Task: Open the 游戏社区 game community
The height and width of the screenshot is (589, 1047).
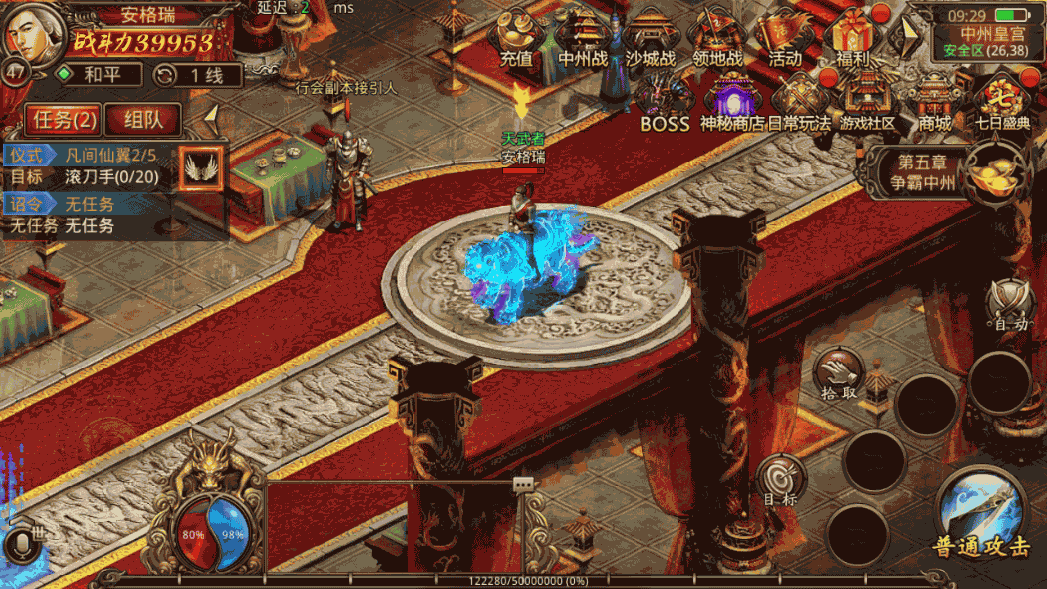Action: (867, 104)
